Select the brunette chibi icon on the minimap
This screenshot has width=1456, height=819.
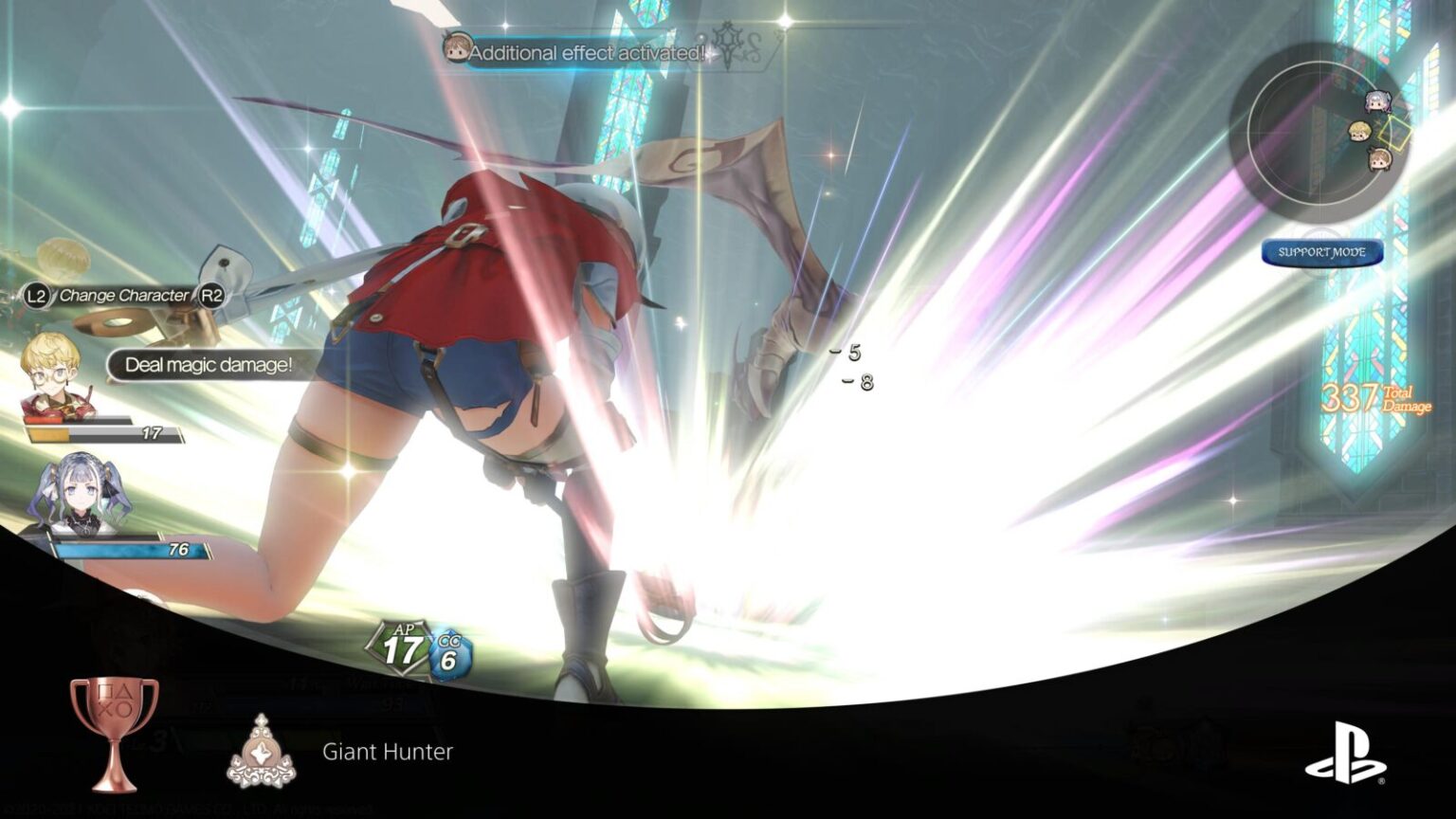(1380, 158)
